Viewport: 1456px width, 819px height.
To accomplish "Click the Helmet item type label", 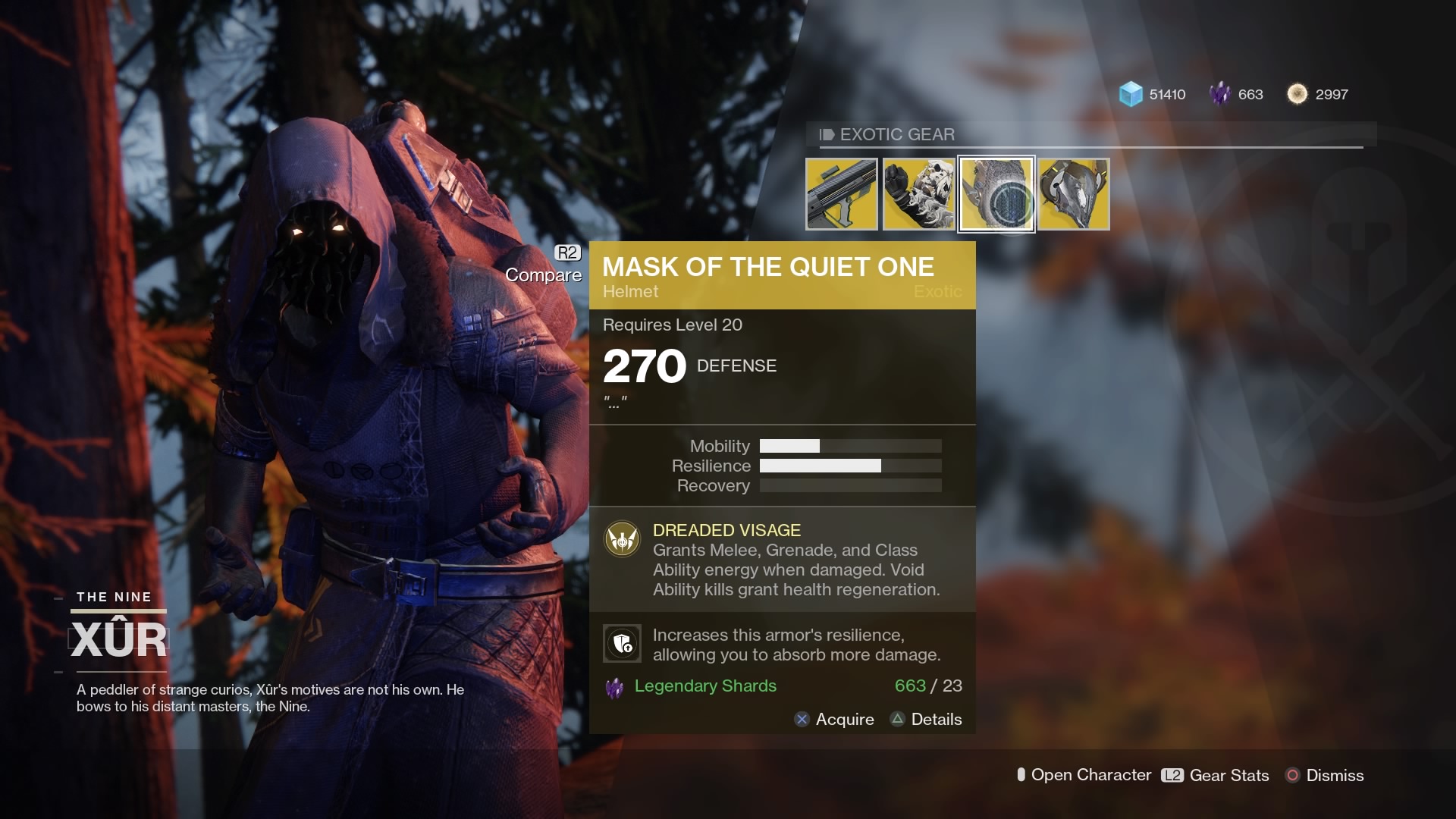I will pos(629,291).
